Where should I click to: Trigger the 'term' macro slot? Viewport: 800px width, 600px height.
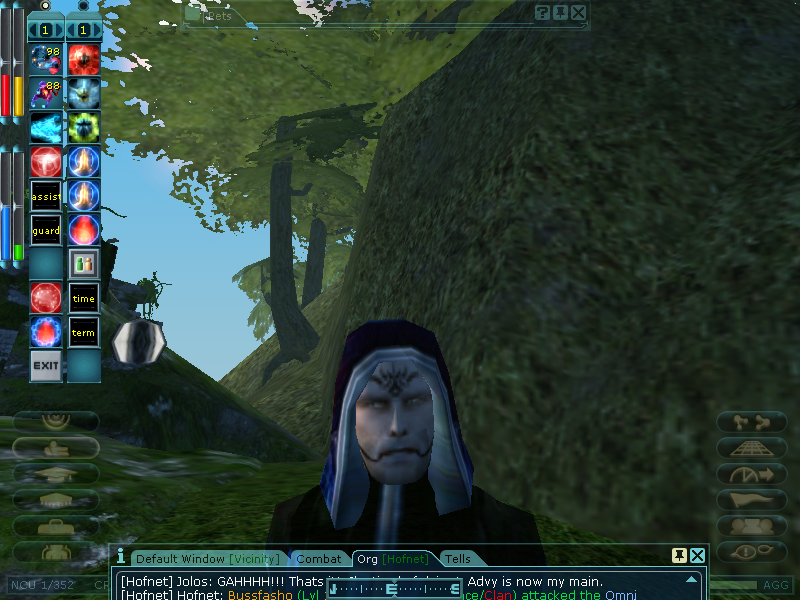[x=84, y=332]
